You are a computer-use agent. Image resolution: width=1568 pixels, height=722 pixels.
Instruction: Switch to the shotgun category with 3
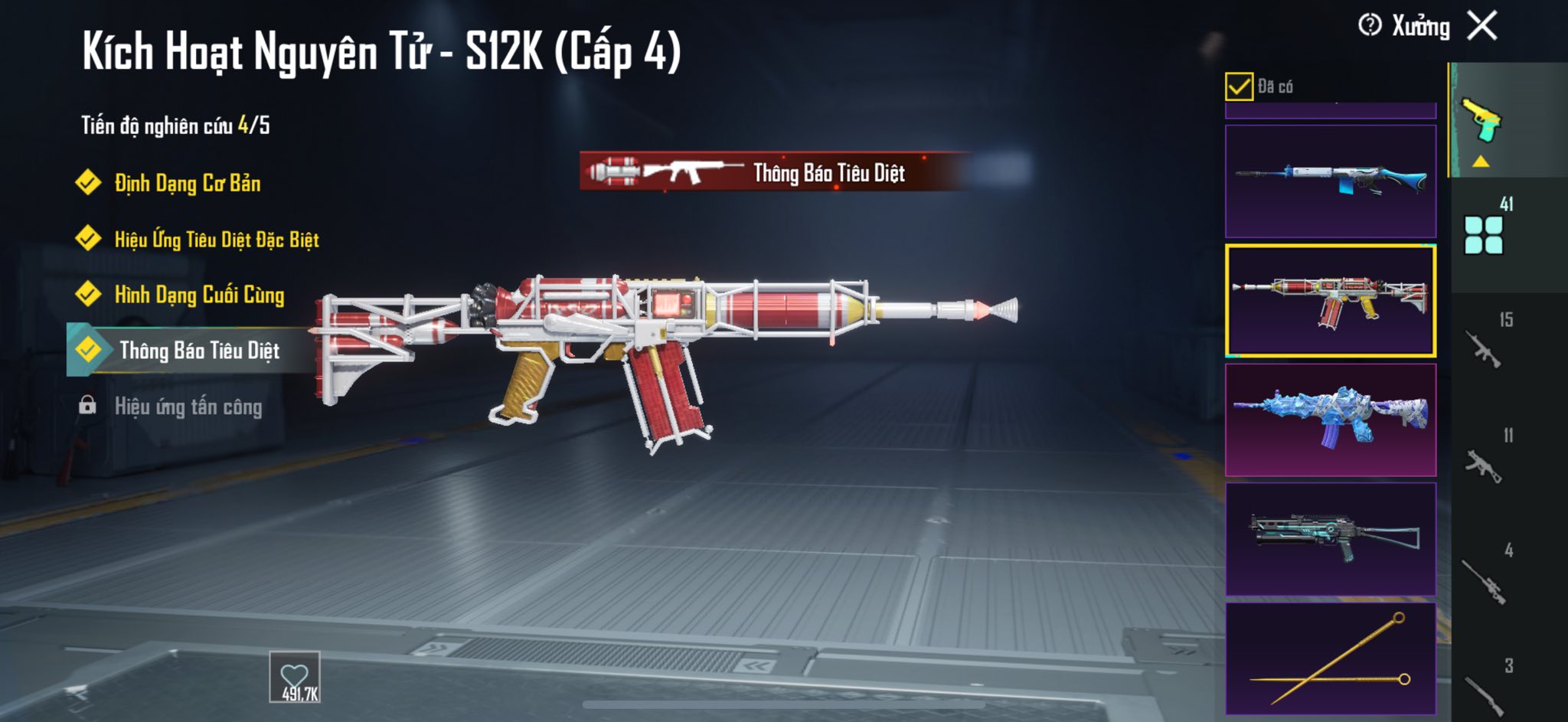point(1484,689)
